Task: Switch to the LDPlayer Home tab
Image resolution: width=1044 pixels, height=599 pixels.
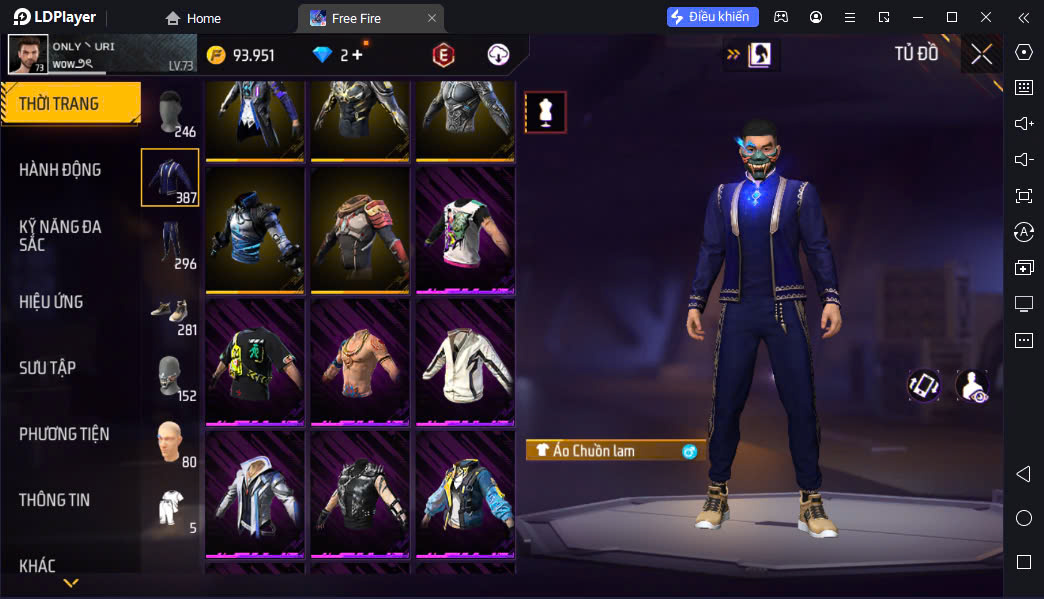Action: [193, 18]
